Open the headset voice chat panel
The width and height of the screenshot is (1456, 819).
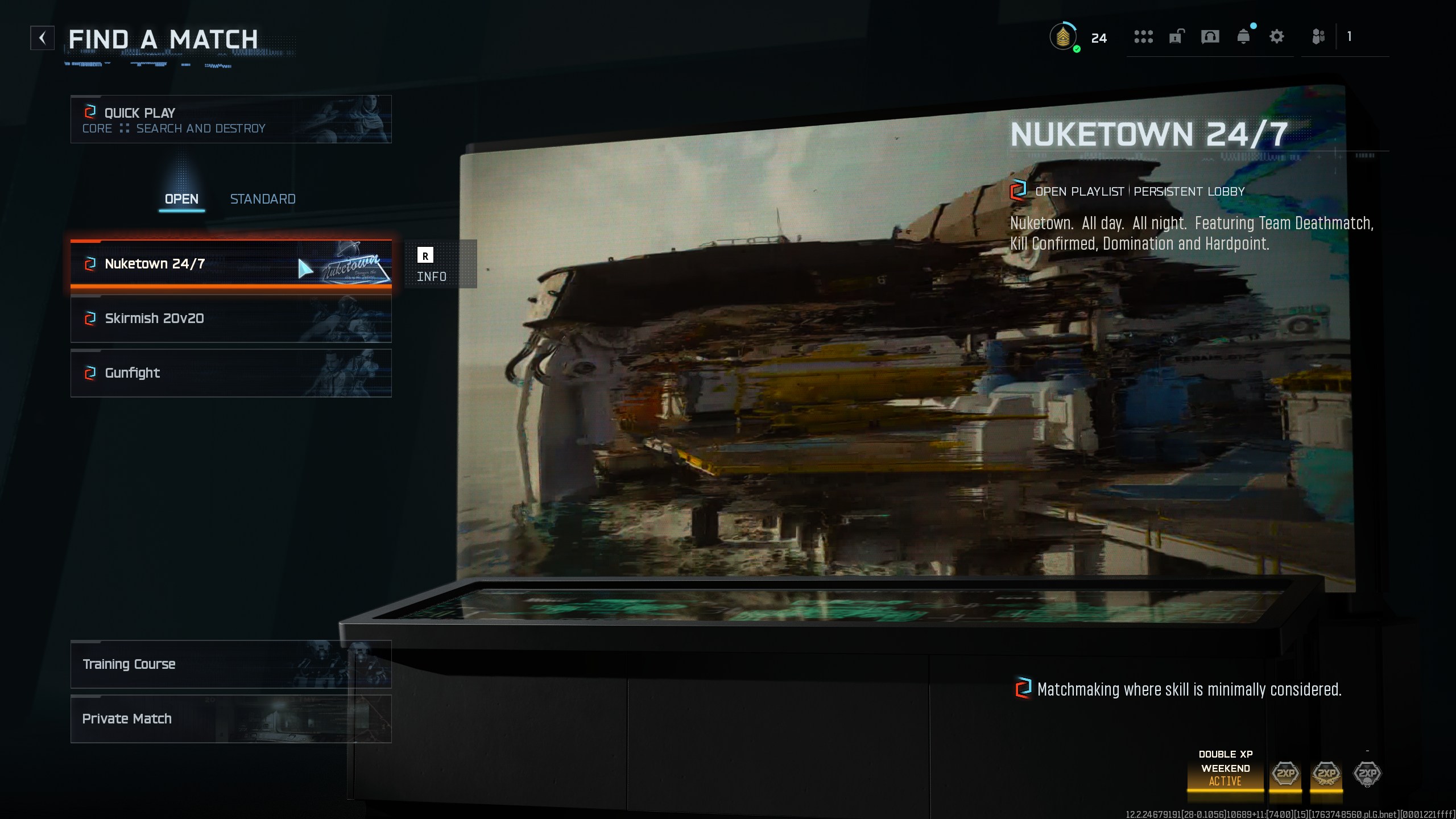click(x=1210, y=37)
